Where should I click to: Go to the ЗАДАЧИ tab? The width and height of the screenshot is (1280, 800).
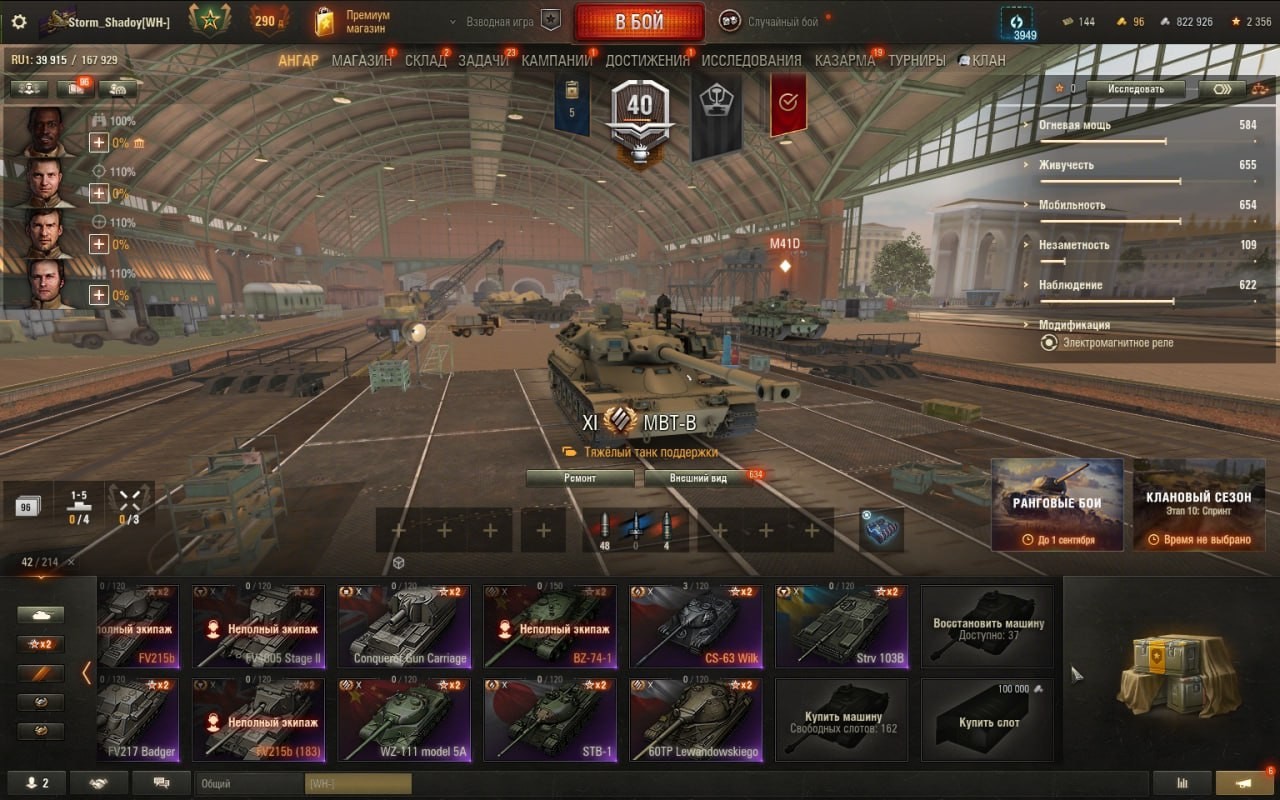tap(483, 60)
